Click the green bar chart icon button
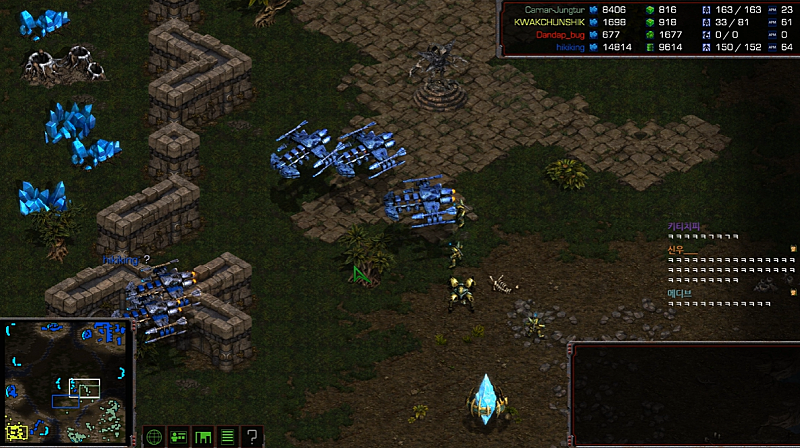The height and width of the screenshot is (448, 800). 203,436
